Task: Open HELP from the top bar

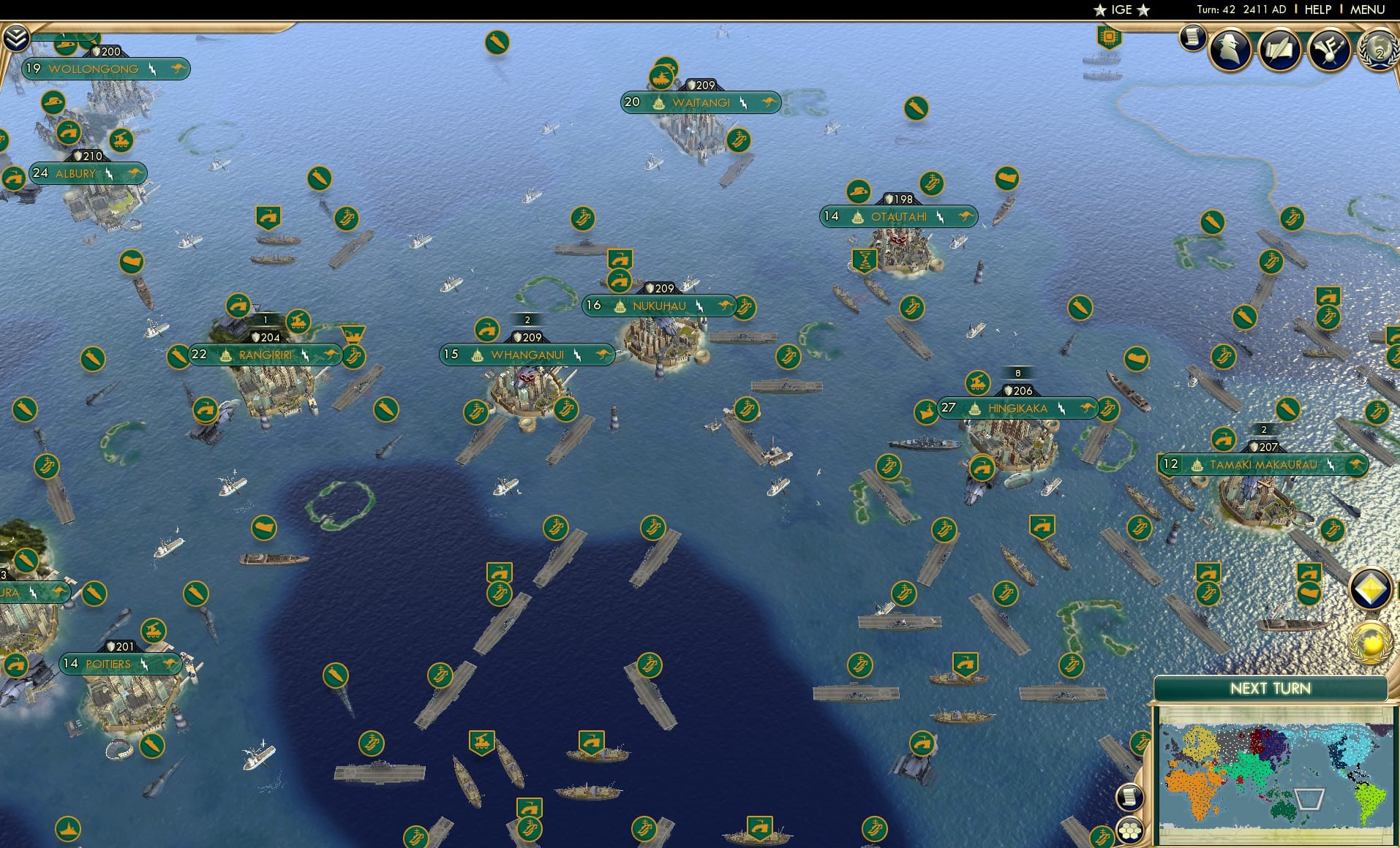Action: tap(1317, 10)
